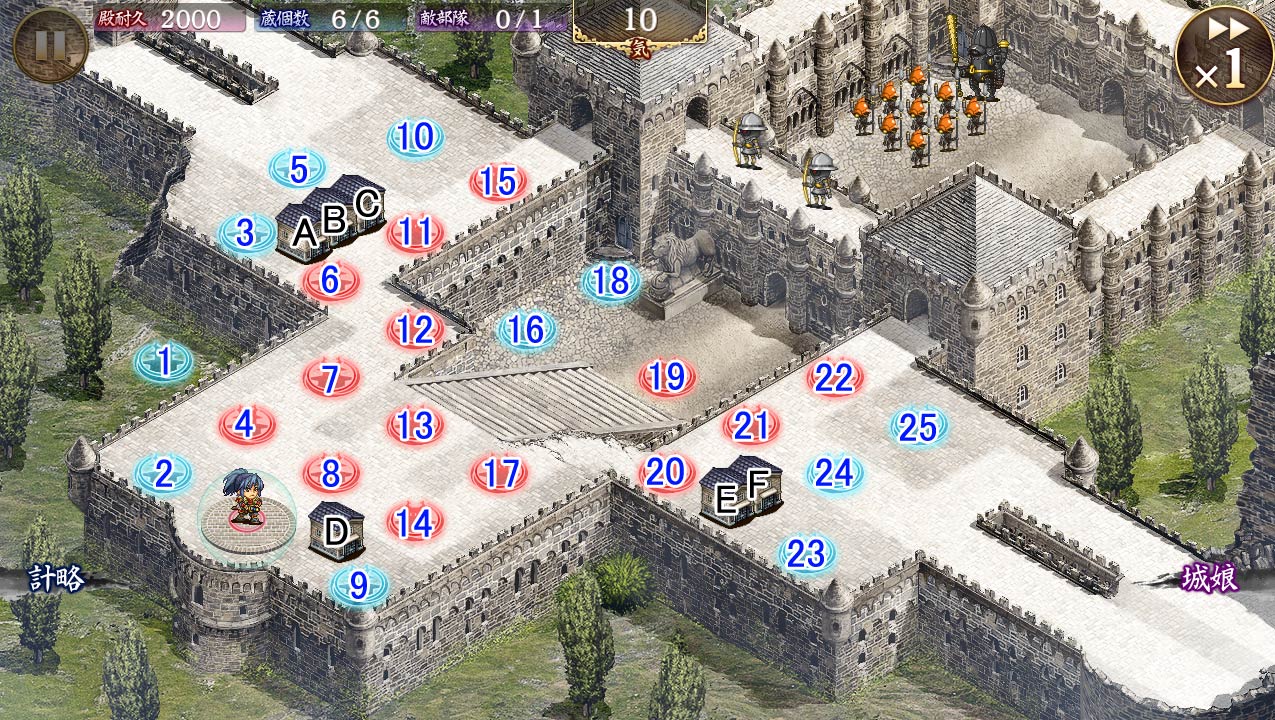
Task: Select red deployment tile 4
Action: click(246, 425)
